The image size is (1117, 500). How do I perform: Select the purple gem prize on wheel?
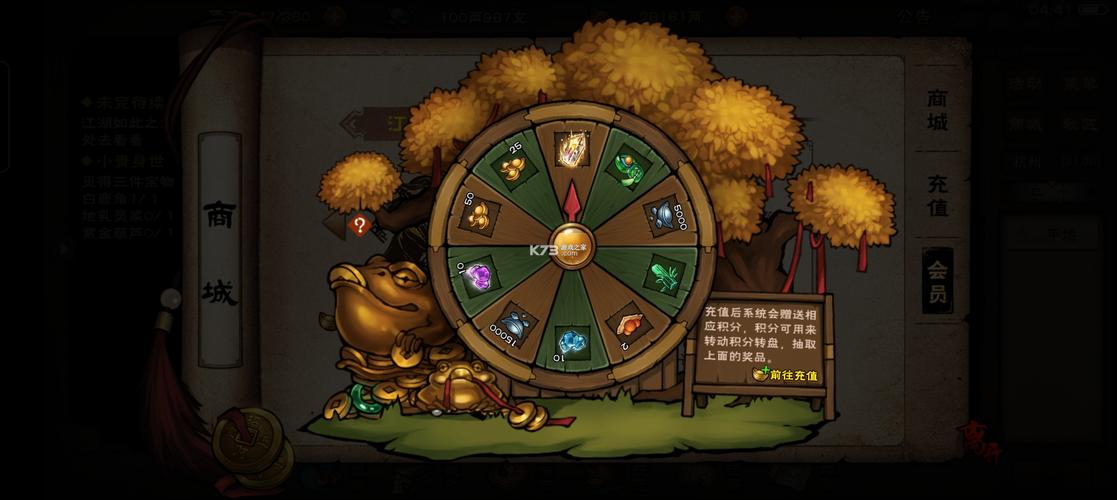tap(481, 274)
